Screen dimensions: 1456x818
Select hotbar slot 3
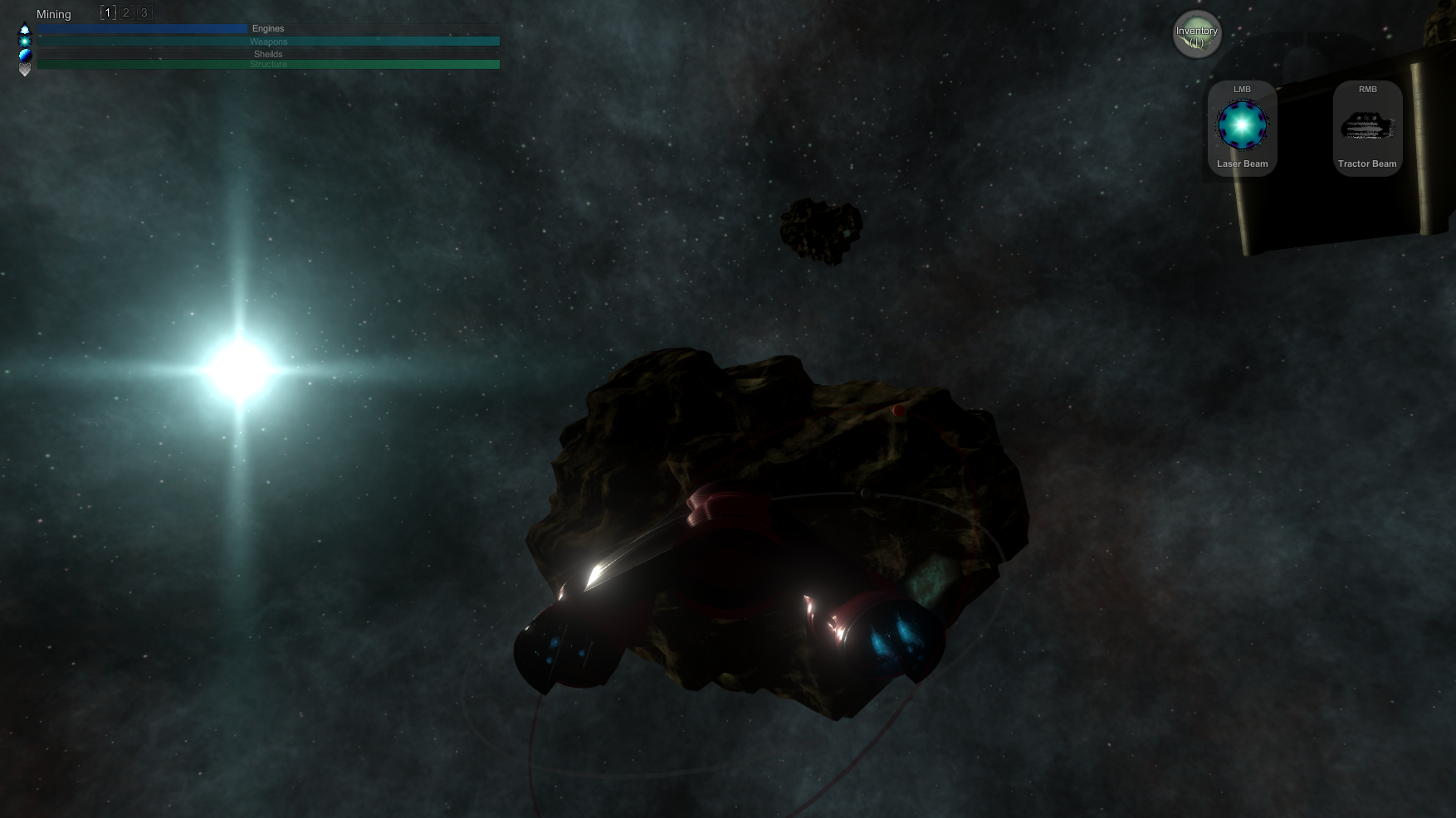(x=144, y=12)
